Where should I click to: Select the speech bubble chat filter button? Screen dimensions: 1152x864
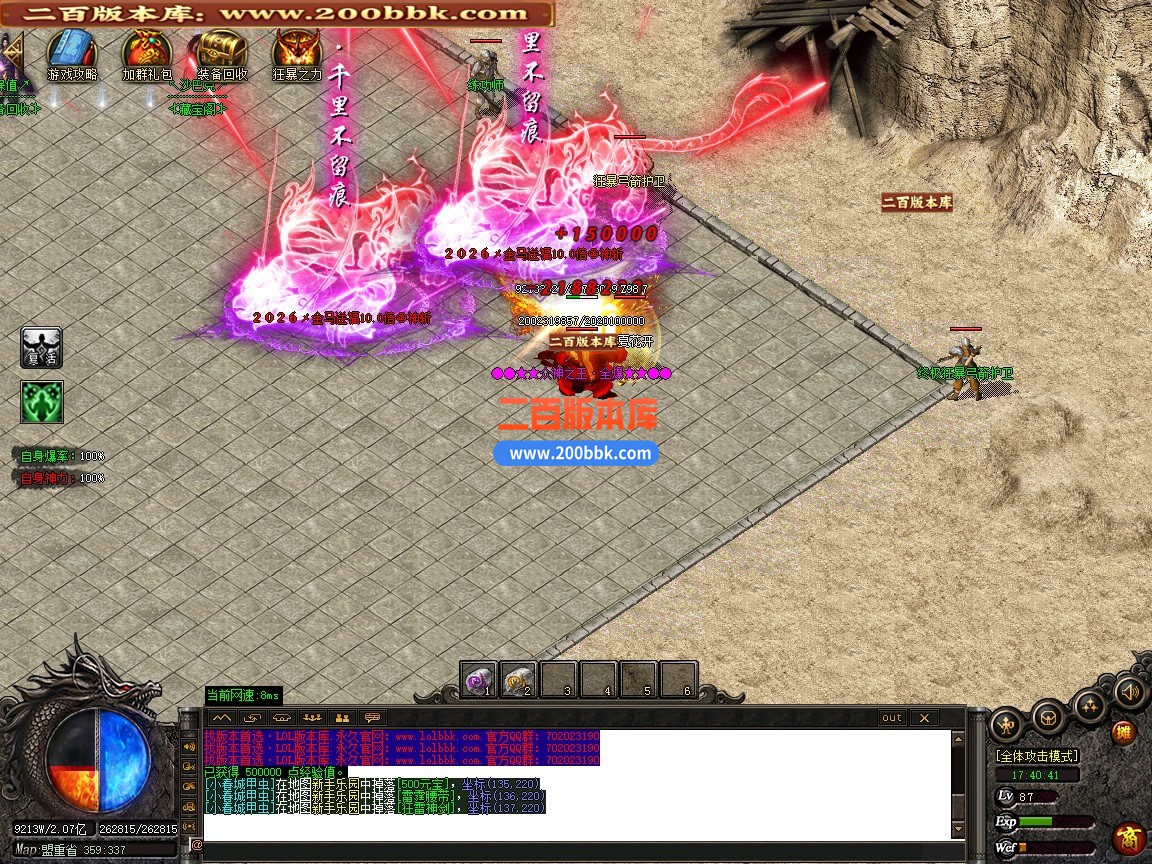[372, 717]
